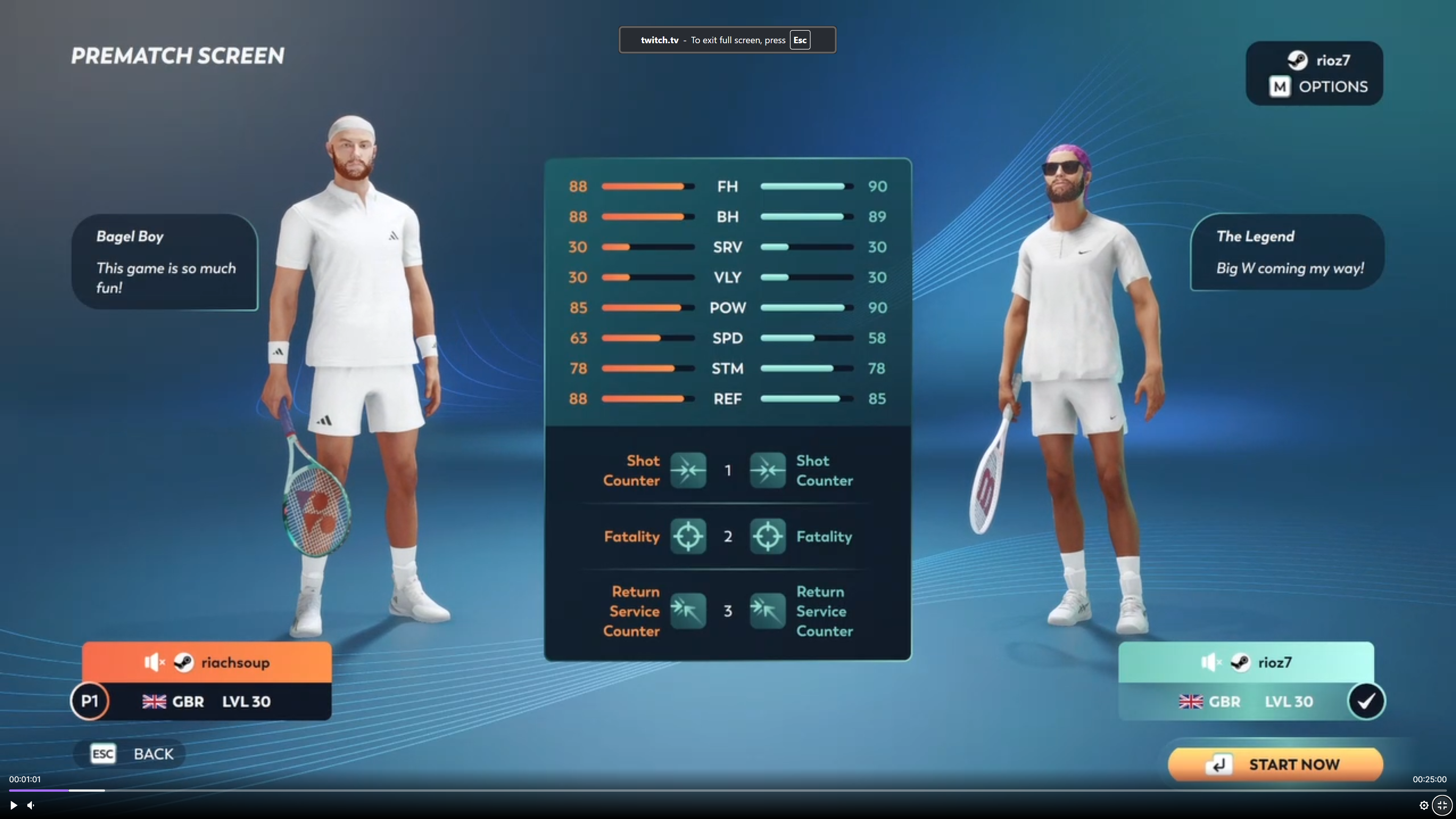
Task: Play the paused Twitch video
Action: coord(13,805)
